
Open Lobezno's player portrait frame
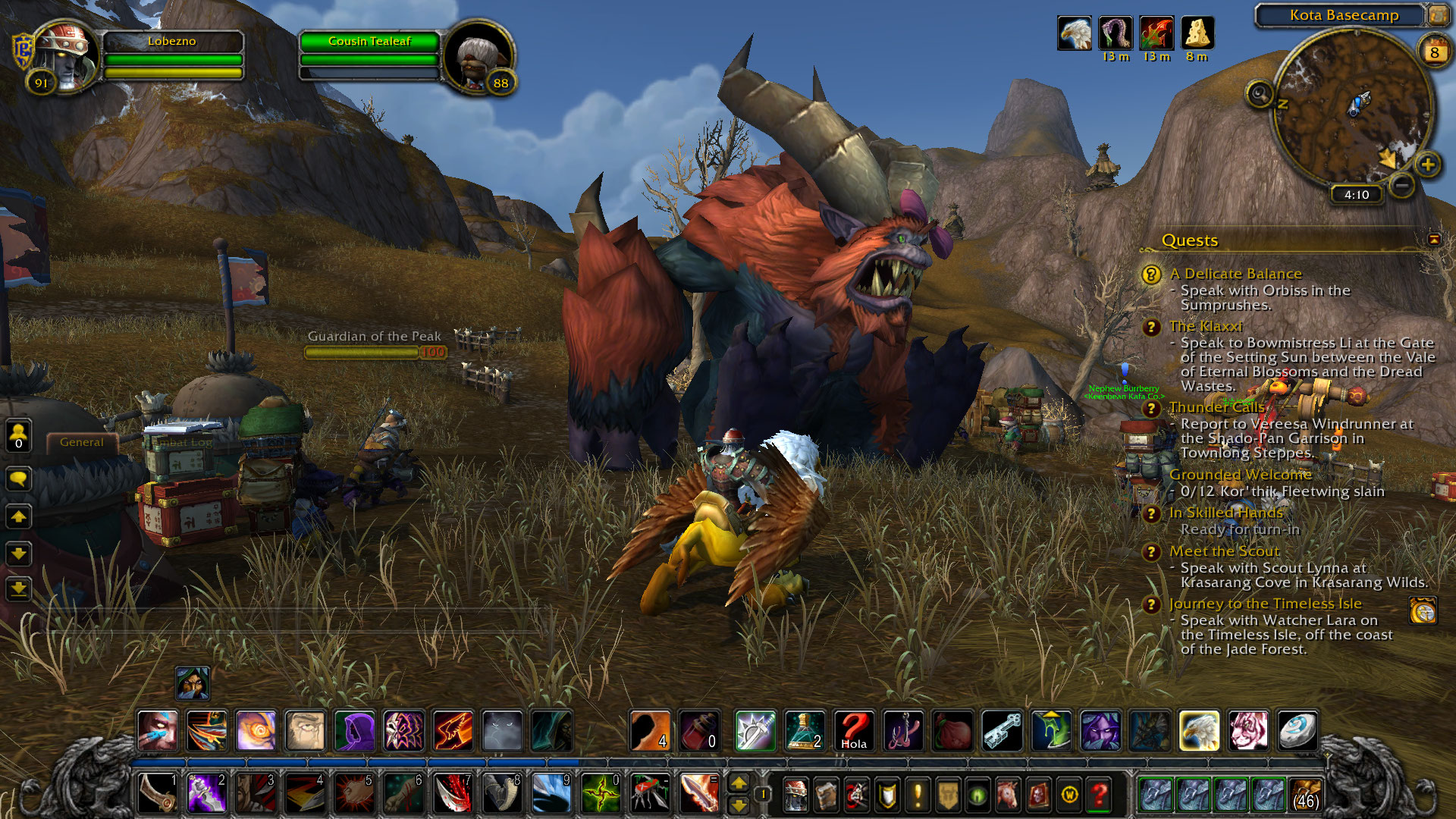click(x=66, y=57)
